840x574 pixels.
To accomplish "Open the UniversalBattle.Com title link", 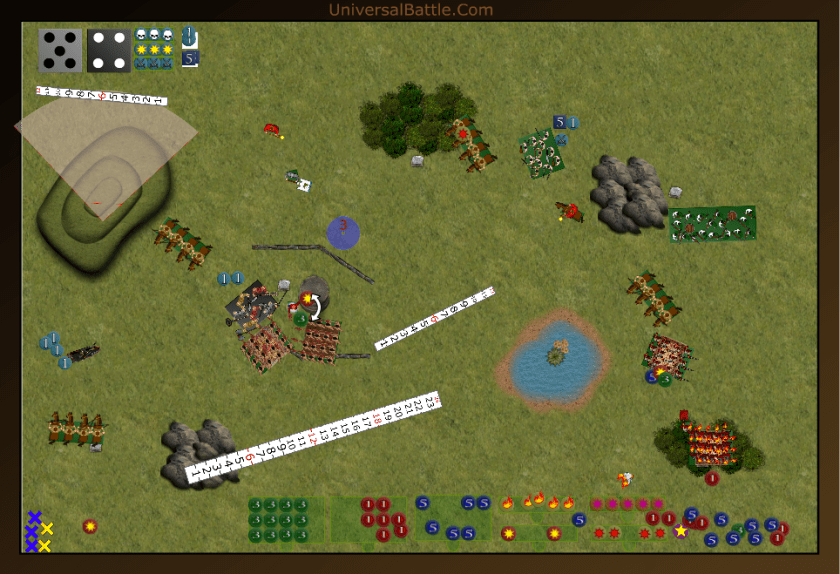I will click(410, 10).
